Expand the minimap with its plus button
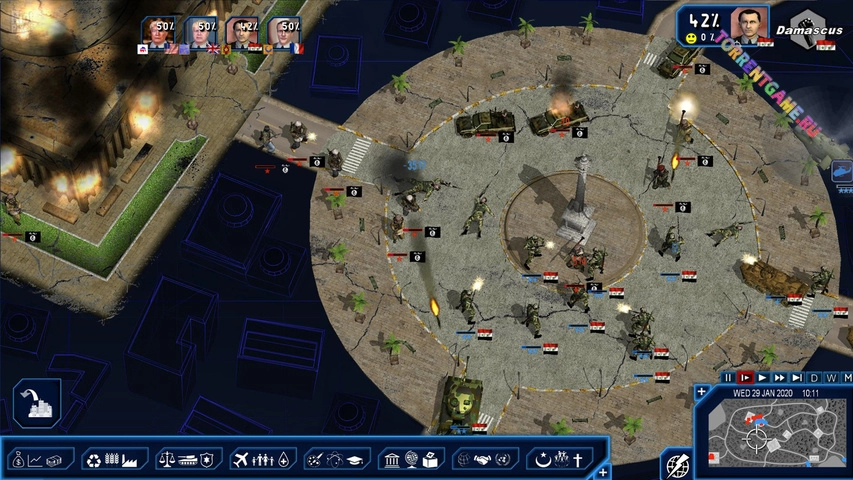Viewport: 853px width, 480px height. click(x=700, y=392)
